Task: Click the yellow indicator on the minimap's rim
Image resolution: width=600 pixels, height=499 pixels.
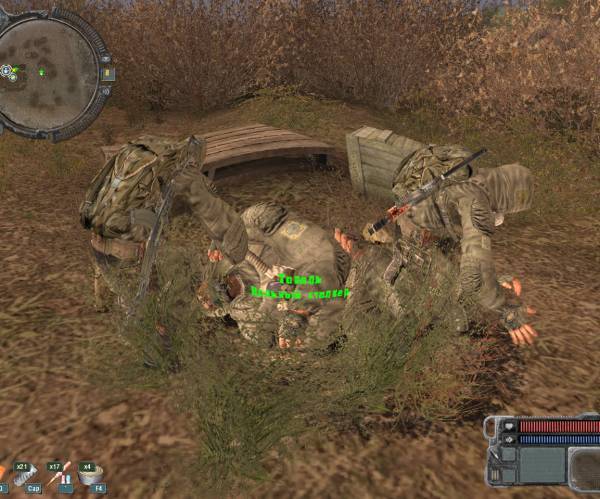Action: 107,74
